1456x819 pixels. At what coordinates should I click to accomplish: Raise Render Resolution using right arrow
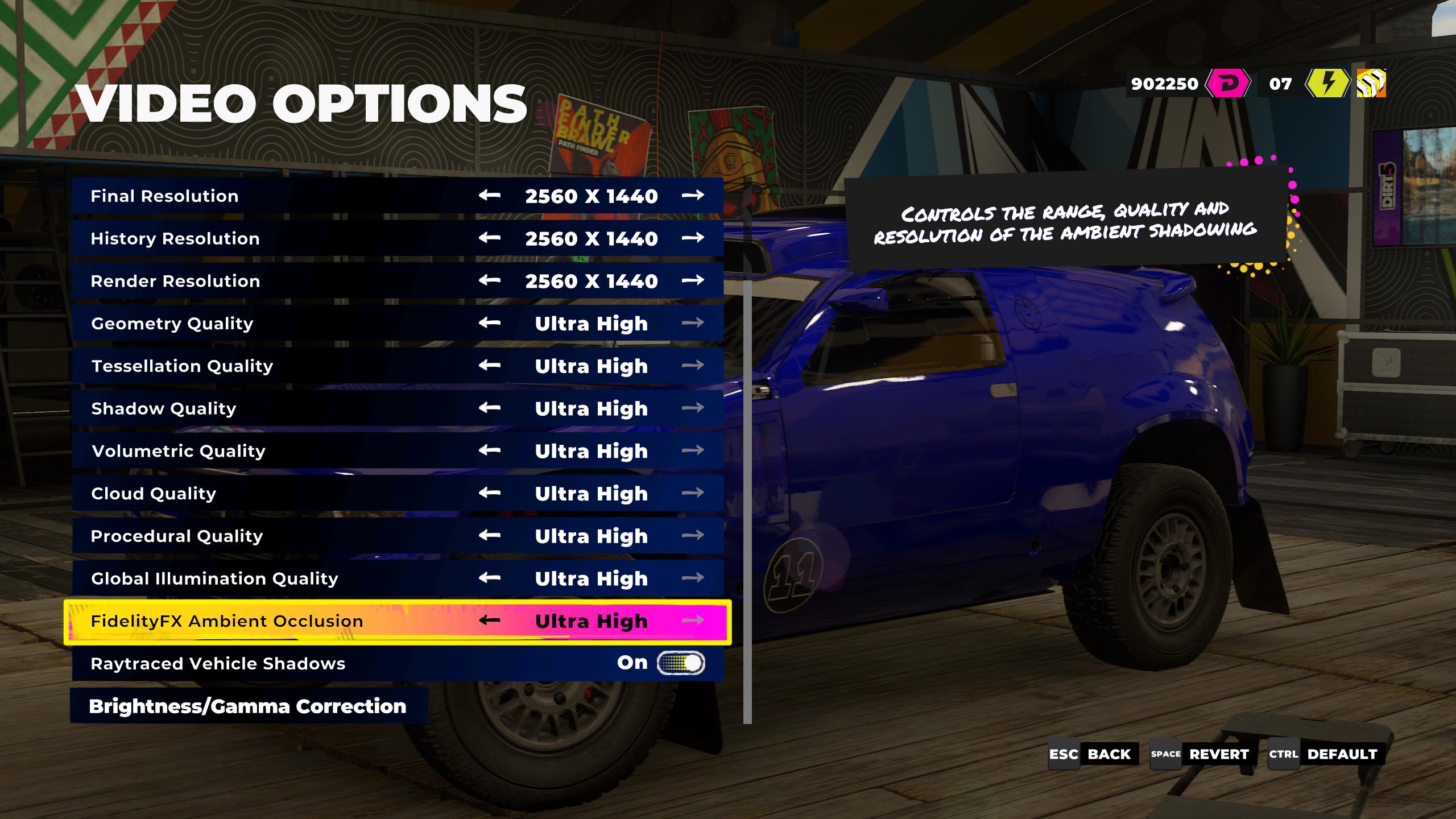click(x=693, y=280)
